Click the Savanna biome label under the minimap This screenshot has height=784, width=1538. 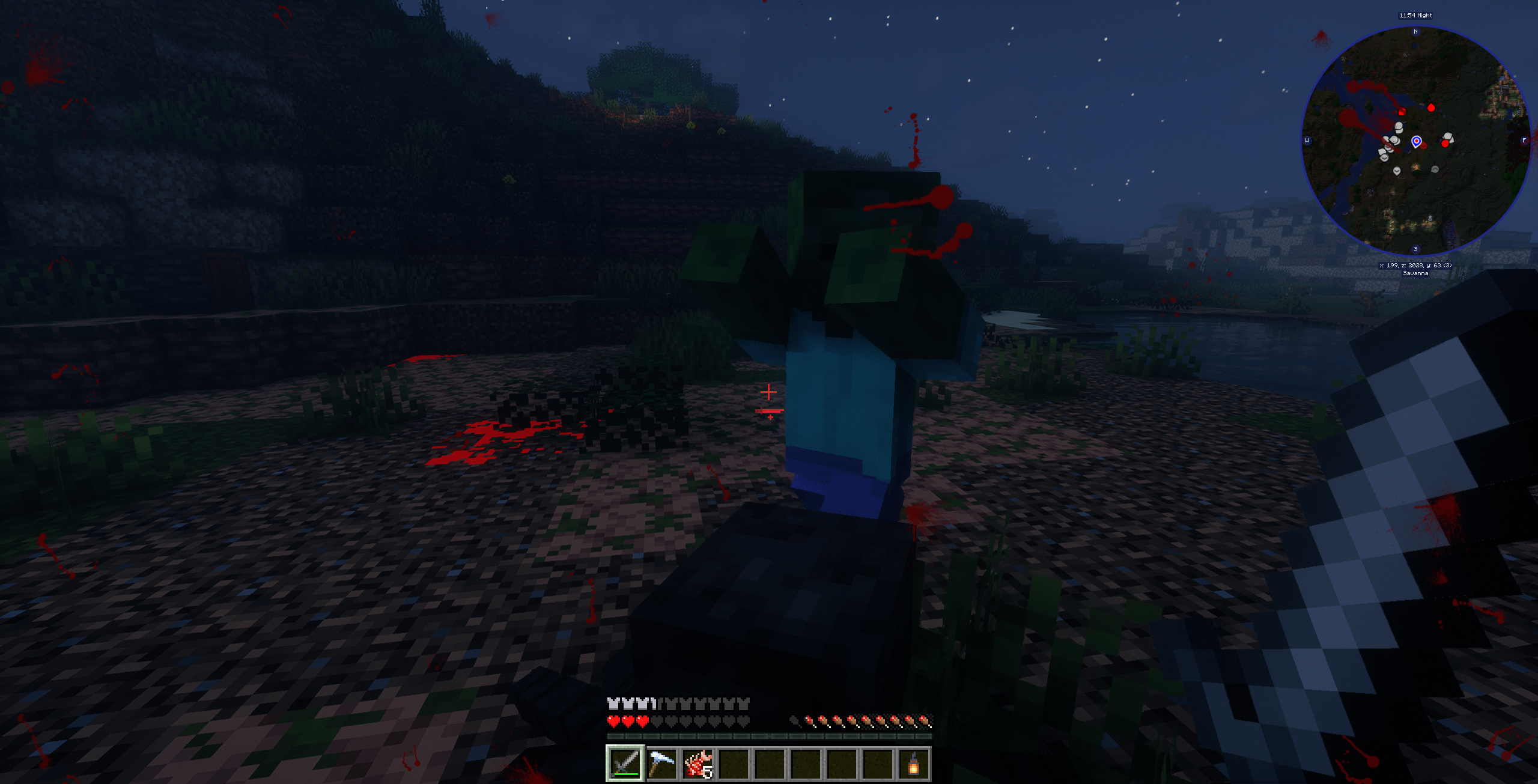click(1415, 274)
